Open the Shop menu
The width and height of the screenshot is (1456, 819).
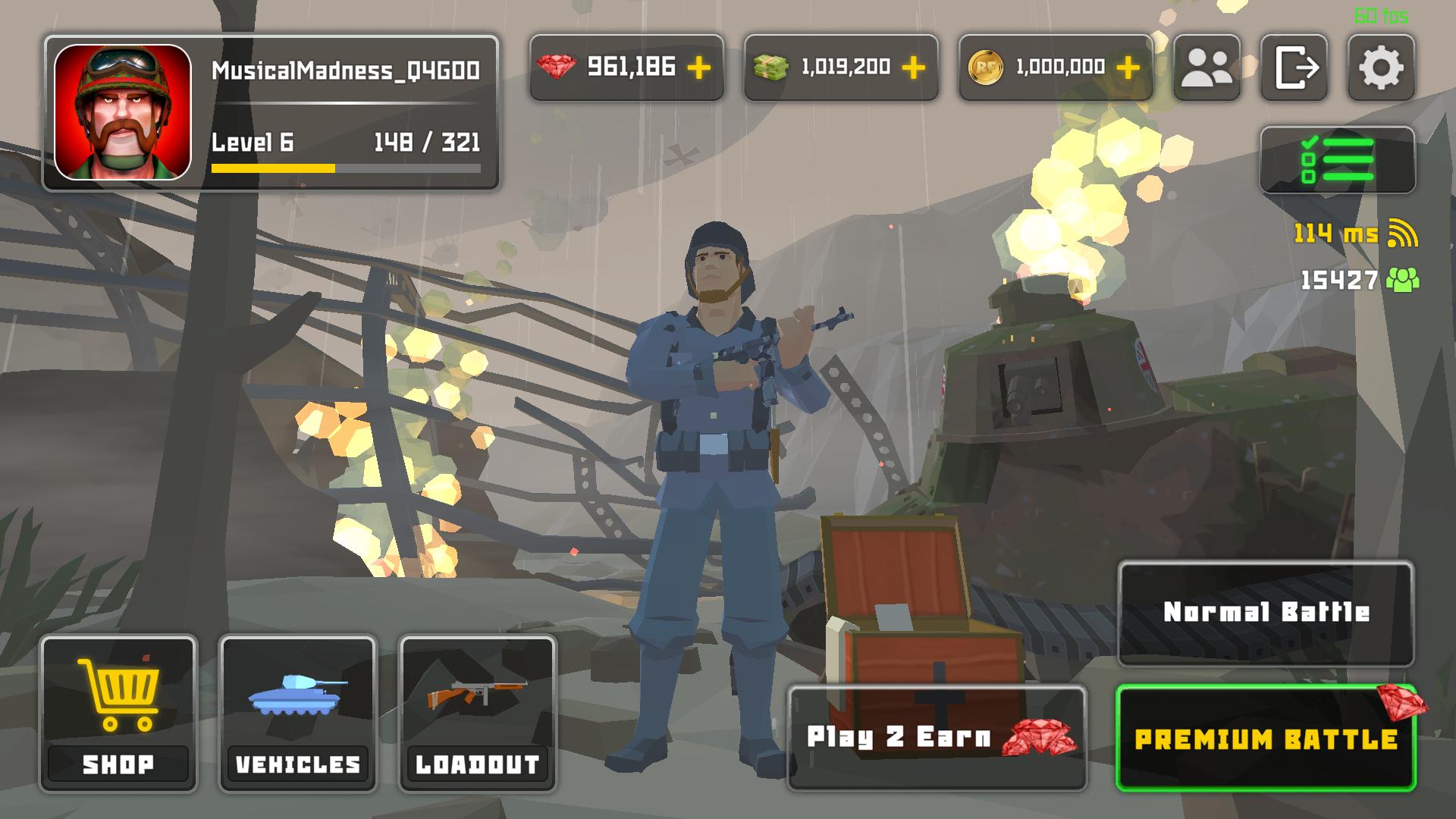118,714
